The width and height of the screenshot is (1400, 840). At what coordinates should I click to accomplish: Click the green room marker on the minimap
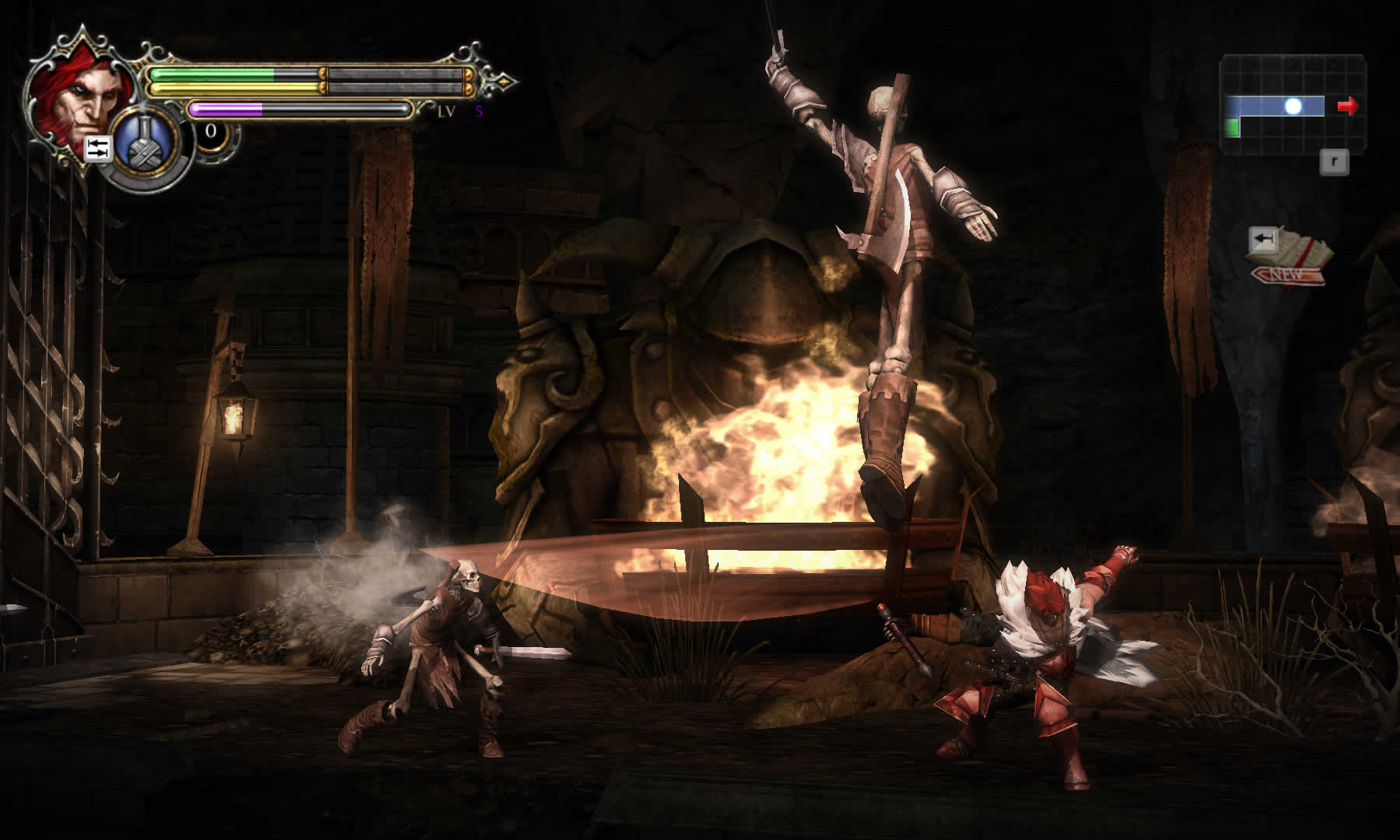1232,127
